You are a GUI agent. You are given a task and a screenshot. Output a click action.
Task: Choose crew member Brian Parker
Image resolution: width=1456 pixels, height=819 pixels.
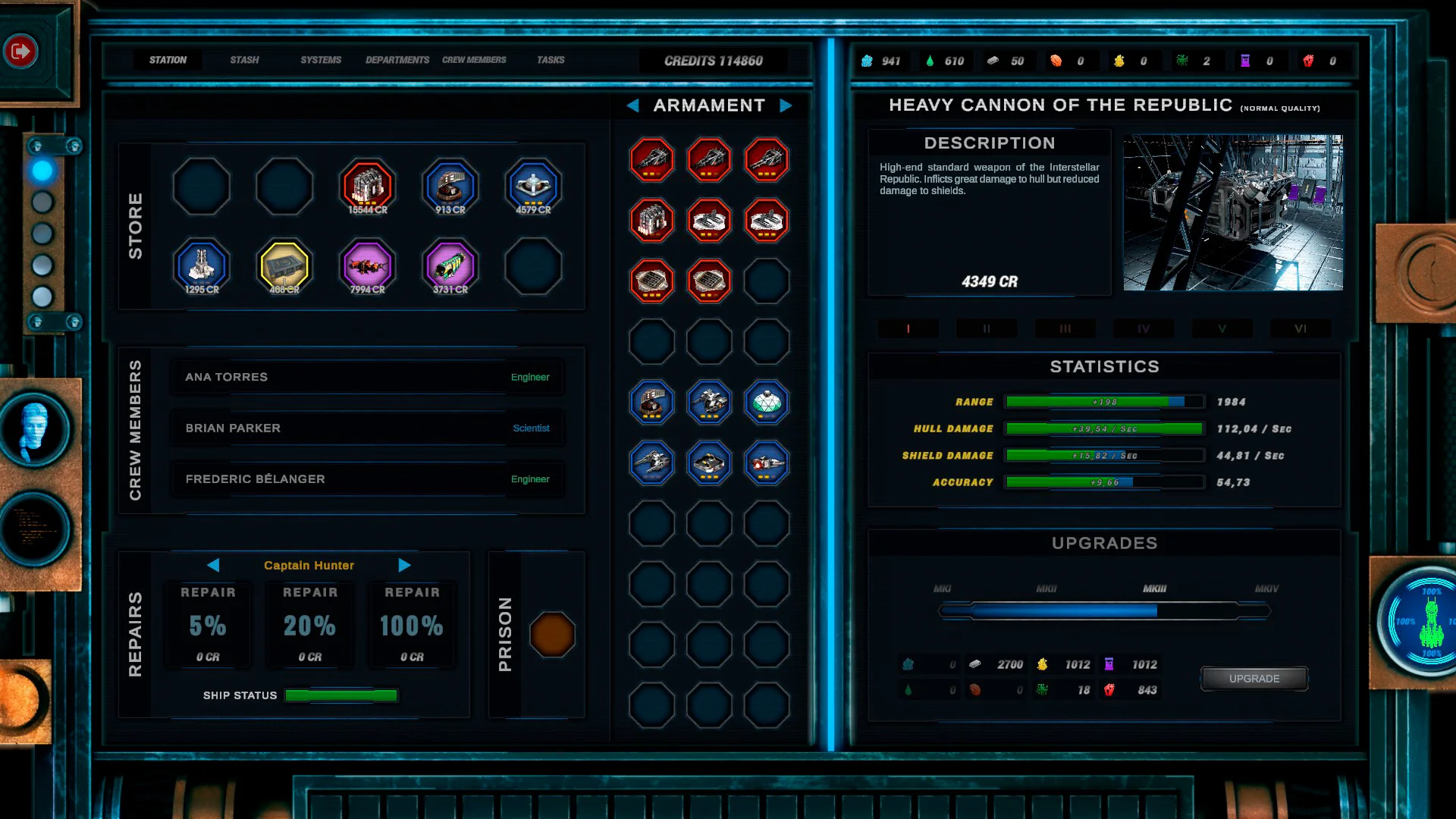click(367, 428)
